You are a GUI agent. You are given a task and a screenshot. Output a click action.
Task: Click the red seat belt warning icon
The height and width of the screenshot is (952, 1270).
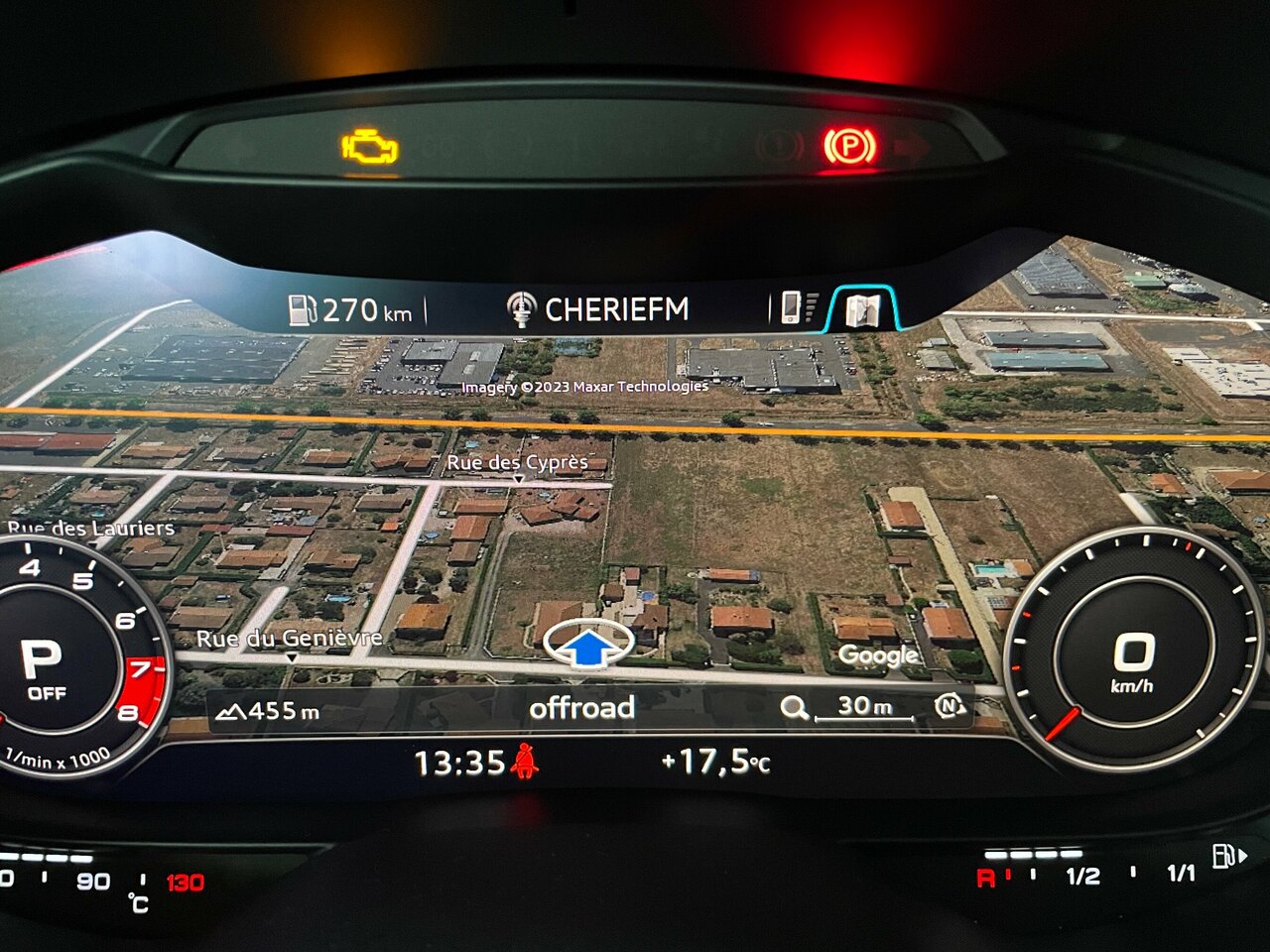[525, 762]
